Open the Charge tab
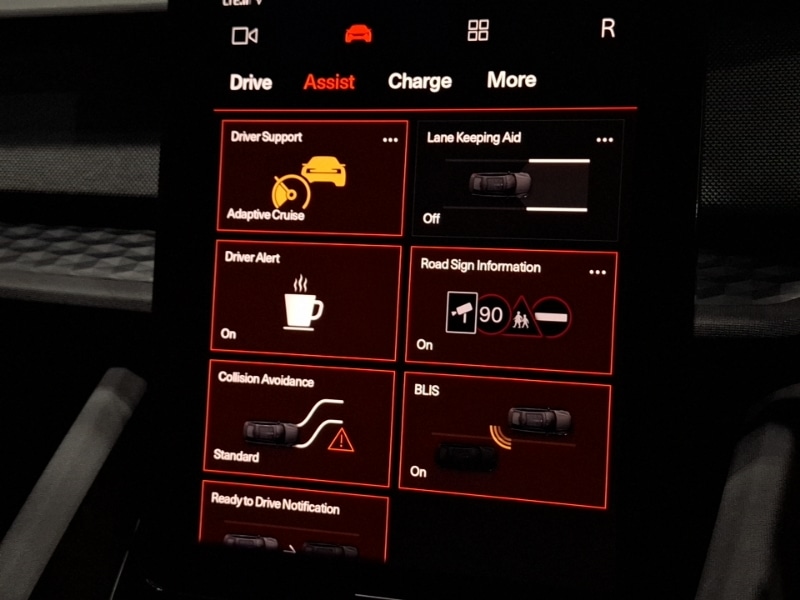Viewport: 800px width, 600px height. click(420, 81)
